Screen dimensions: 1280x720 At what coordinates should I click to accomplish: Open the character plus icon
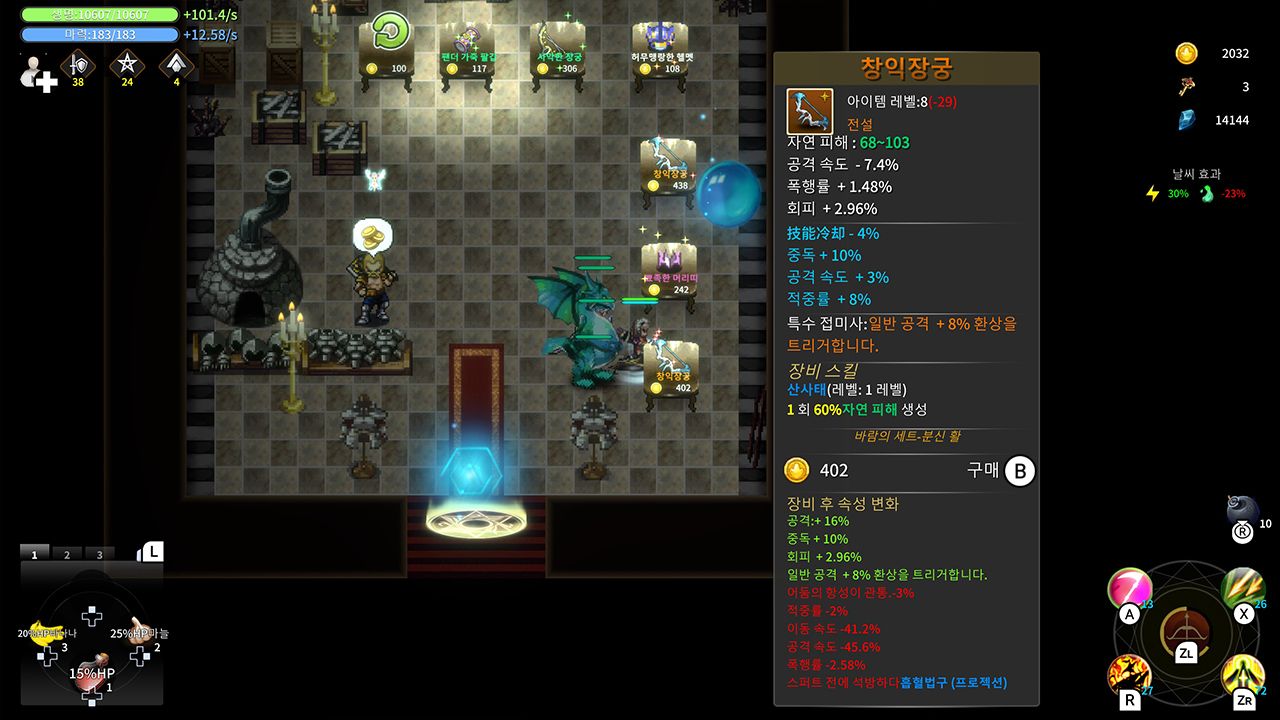[x=38, y=74]
